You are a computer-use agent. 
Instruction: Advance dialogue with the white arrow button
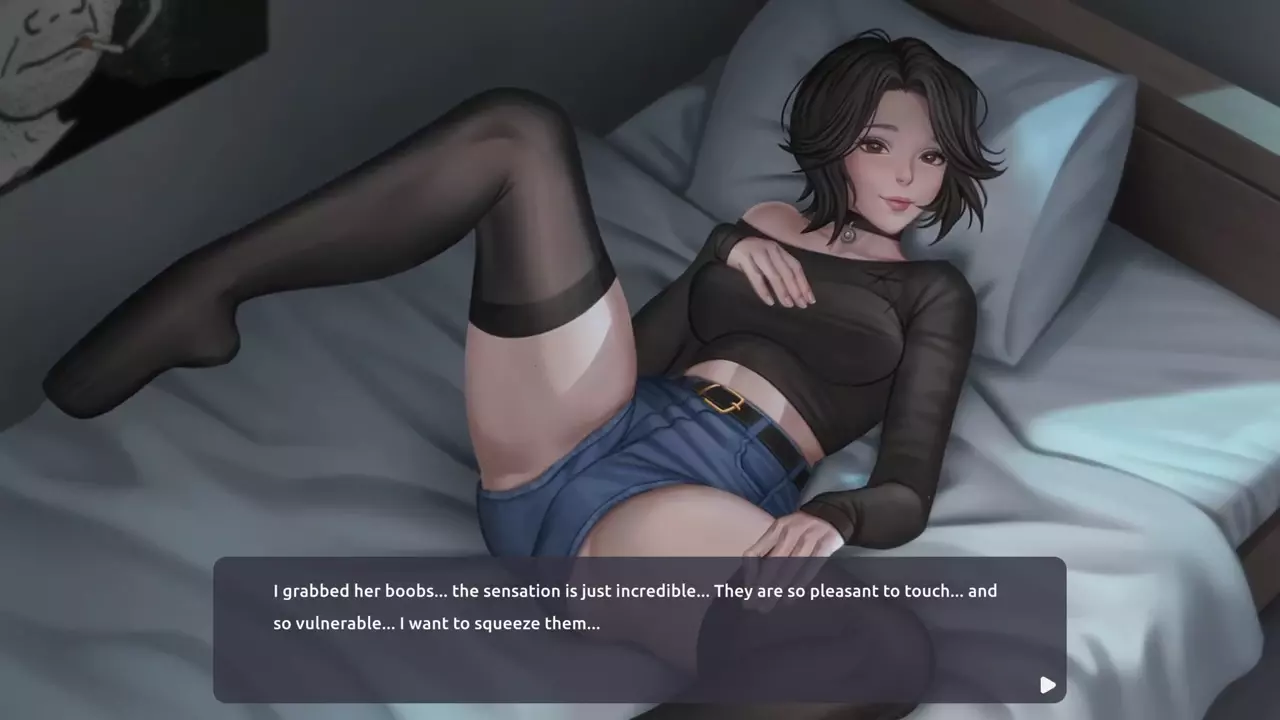point(1047,685)
